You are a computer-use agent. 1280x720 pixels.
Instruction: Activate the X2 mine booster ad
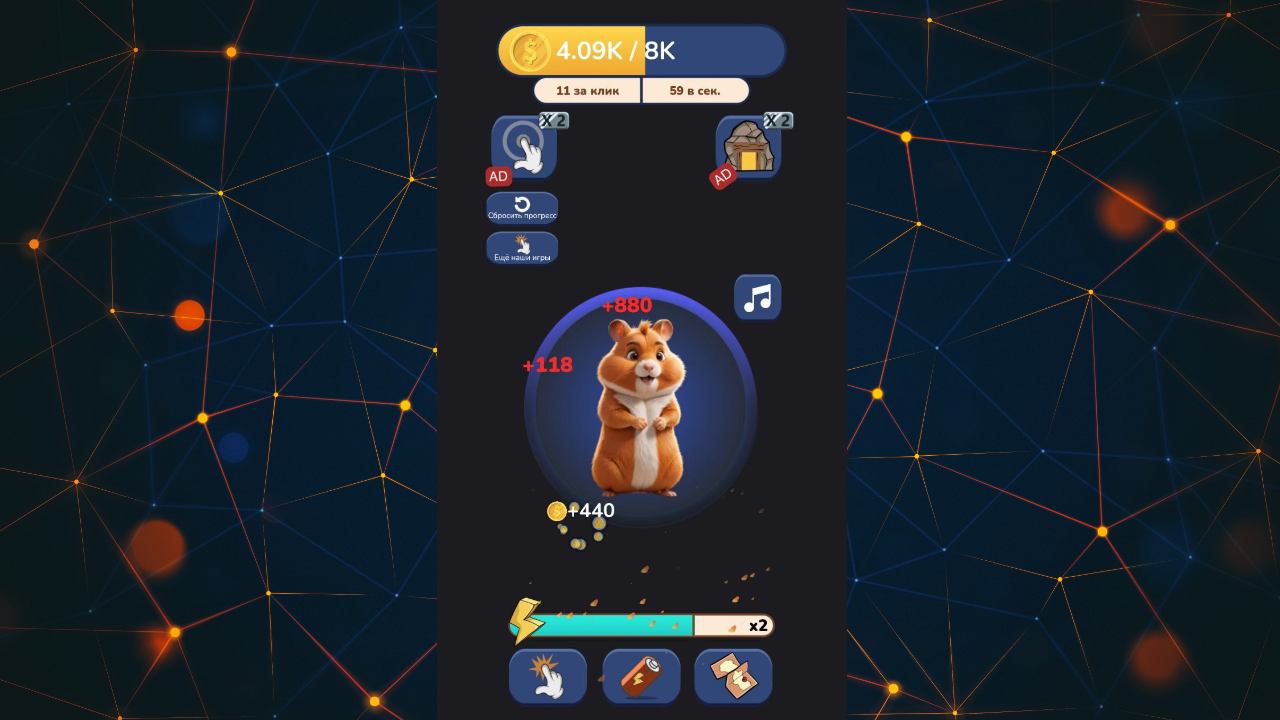point(747,147)
